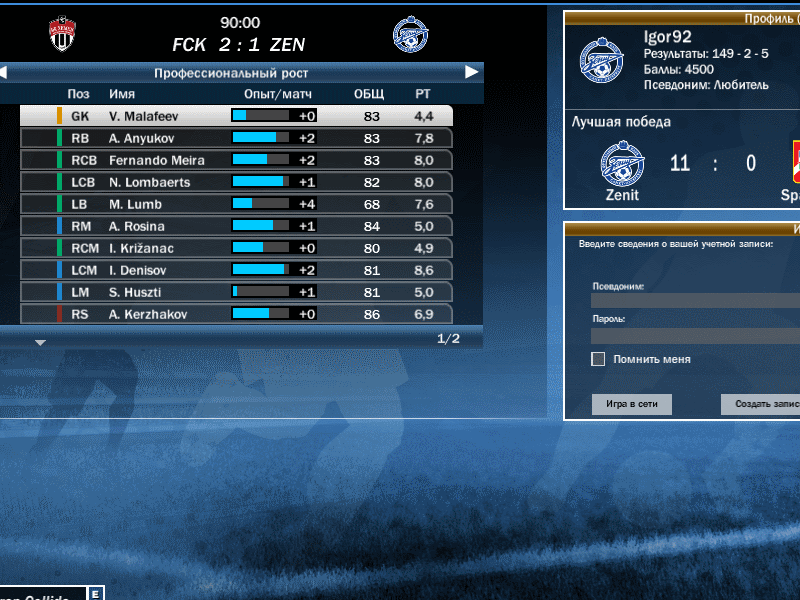Image resolution: width=800 pixels, height=600 pixels.
Task: Expand the list with the down arrow
Action: click(x=40, y=342)
